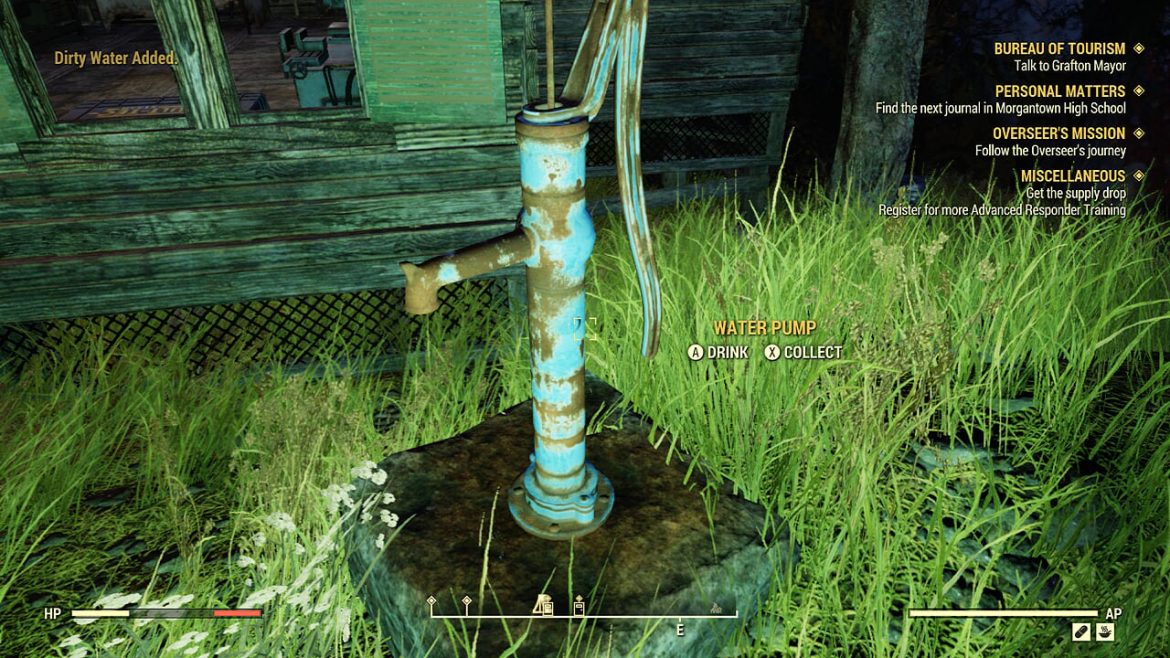Select the building location marker on compass

[544, 605]
